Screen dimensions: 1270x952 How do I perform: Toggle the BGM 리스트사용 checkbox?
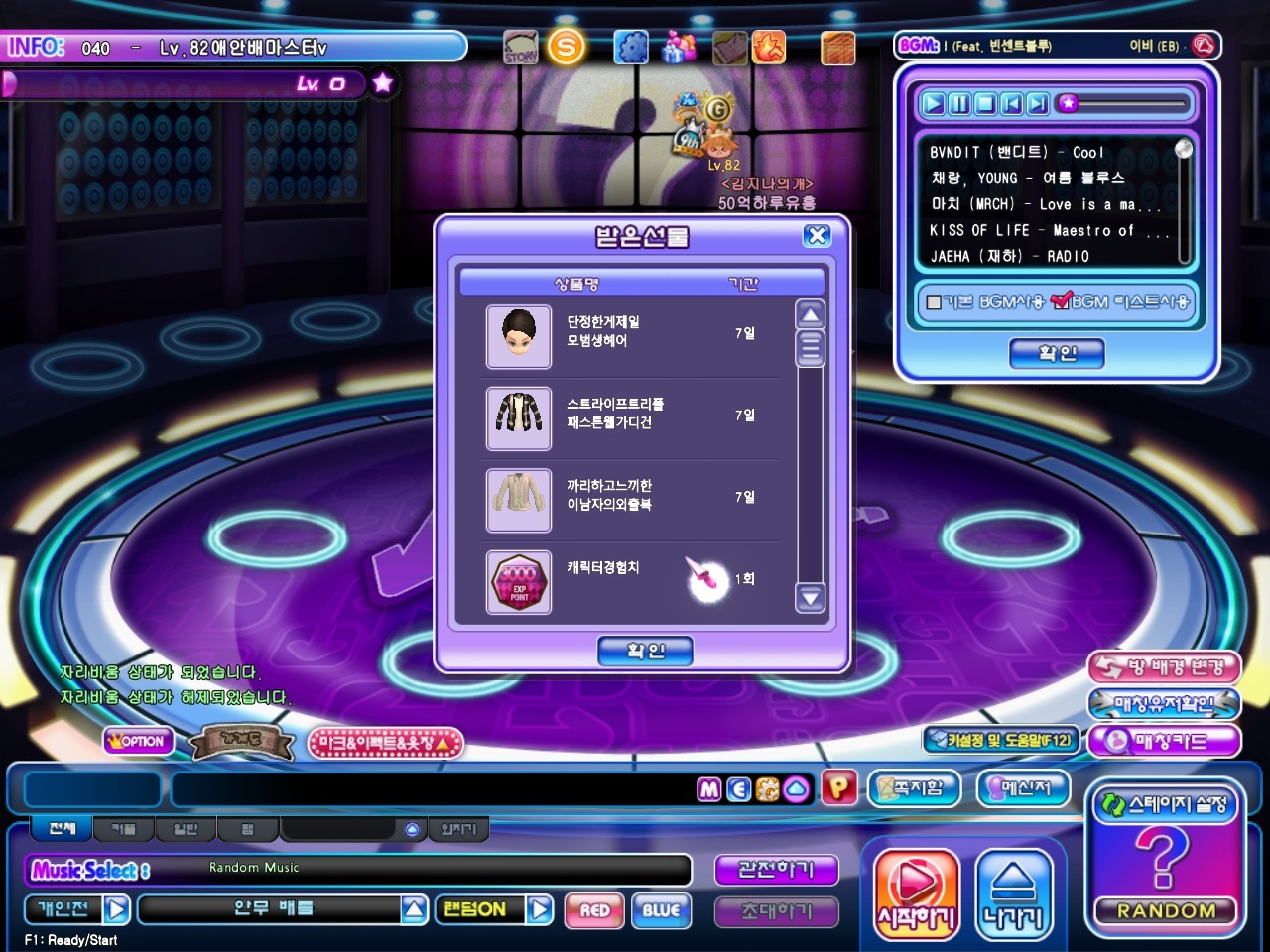click(1060, 301)
